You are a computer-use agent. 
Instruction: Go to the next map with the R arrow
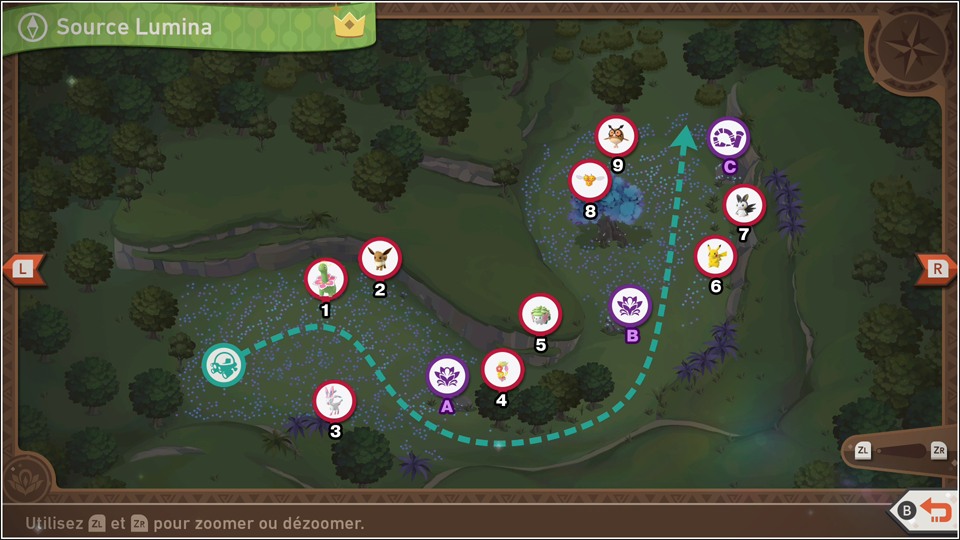tap(937, 268)
